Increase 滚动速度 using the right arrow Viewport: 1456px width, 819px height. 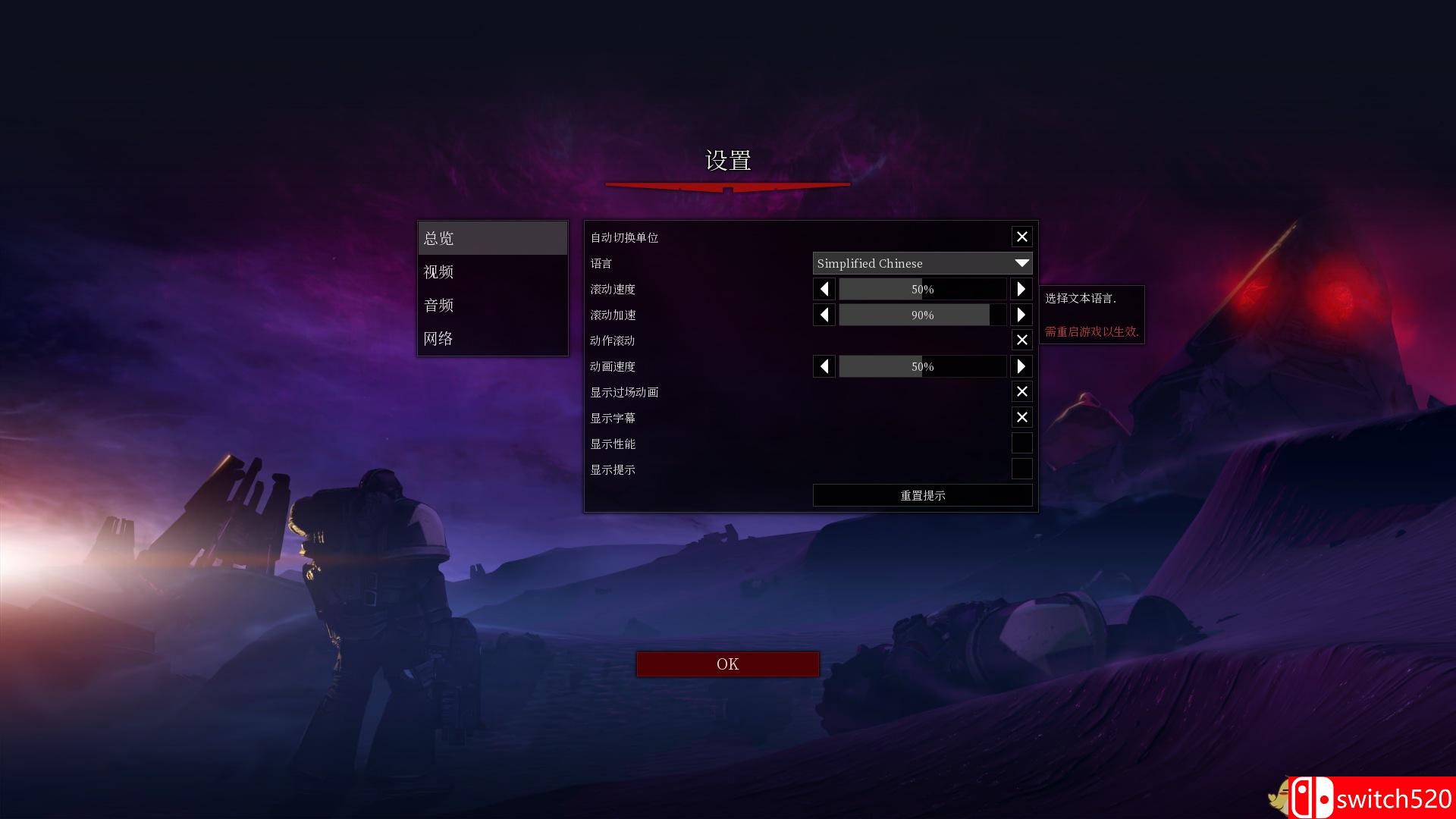pos(1021,289)
